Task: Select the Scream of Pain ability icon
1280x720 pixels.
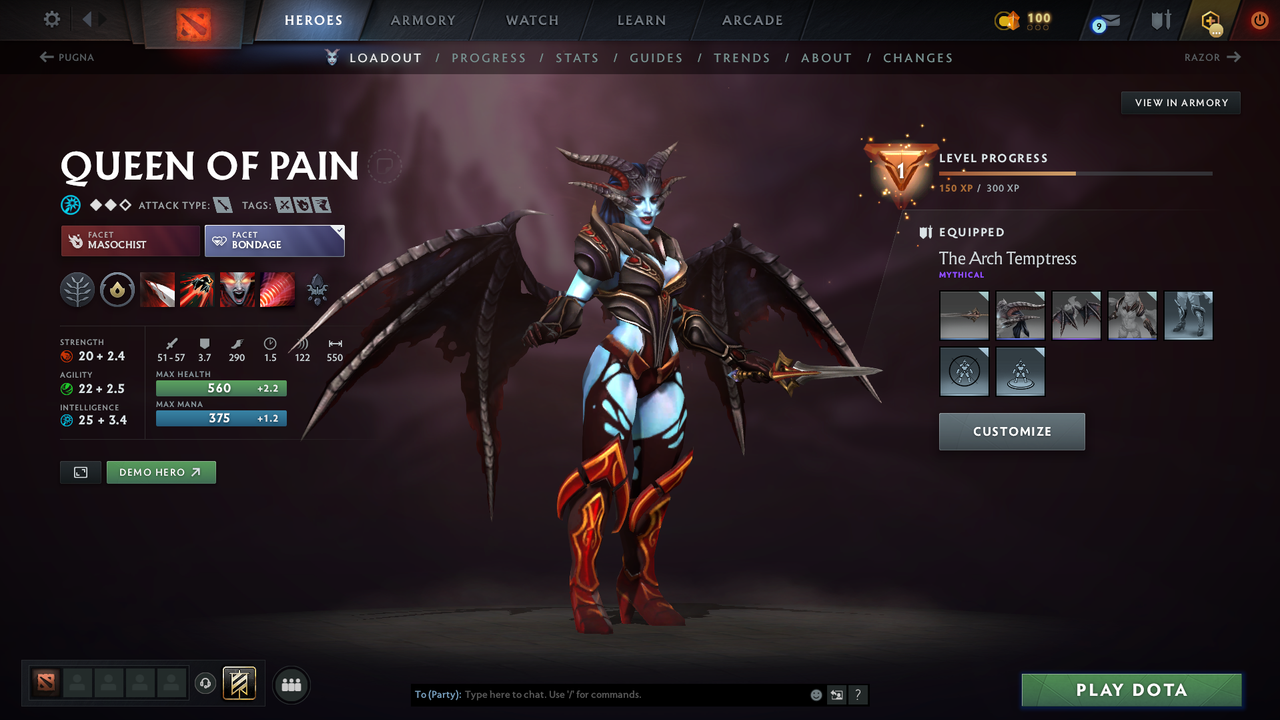Action: pos(237,290)
